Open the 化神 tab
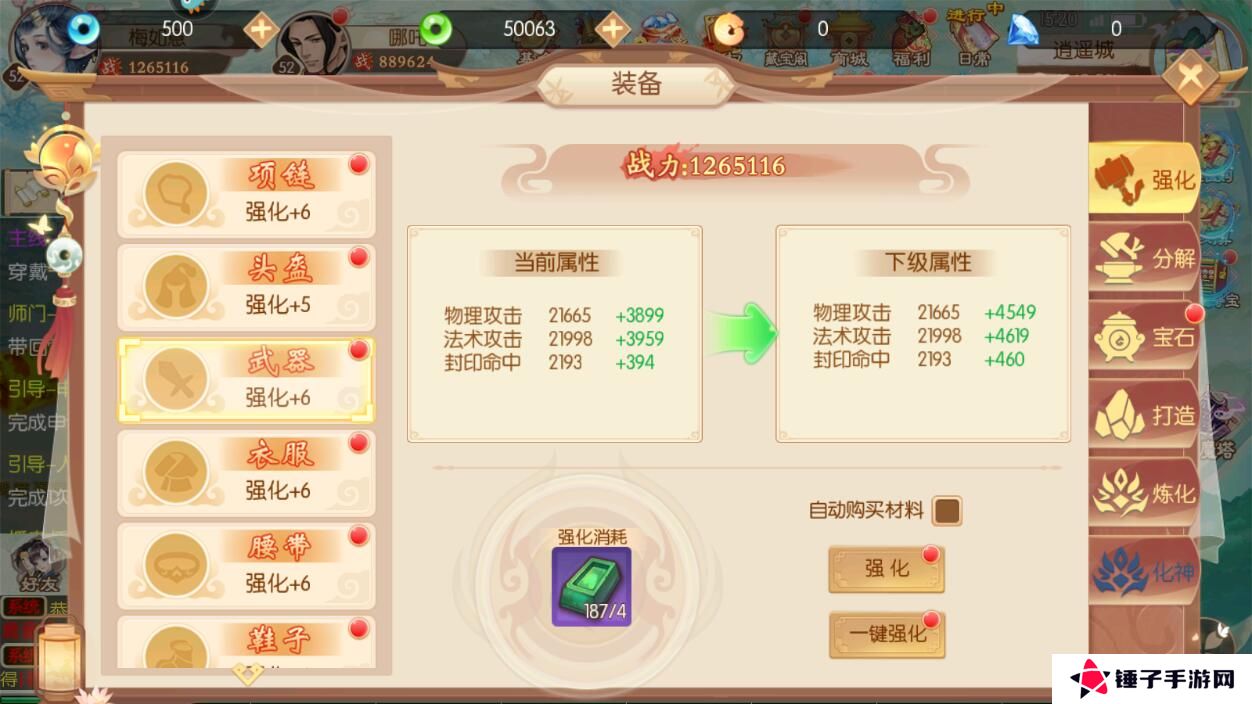The height and width of the screenshot is (704, 1252). 1144,572
